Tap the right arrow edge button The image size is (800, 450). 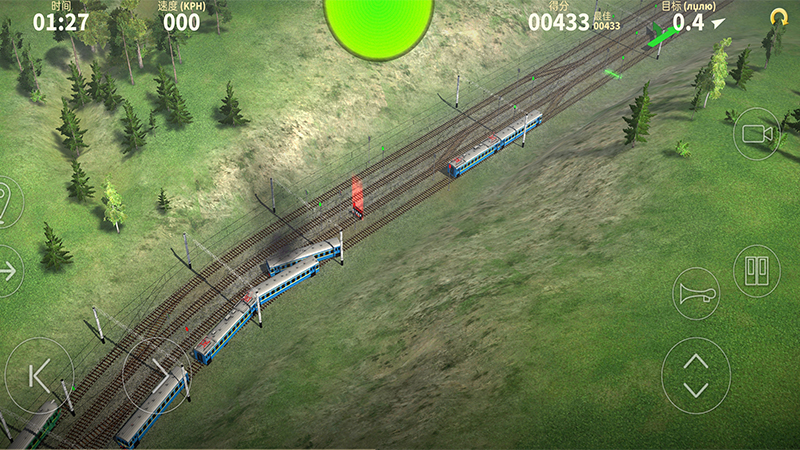[x=8, y=270]
